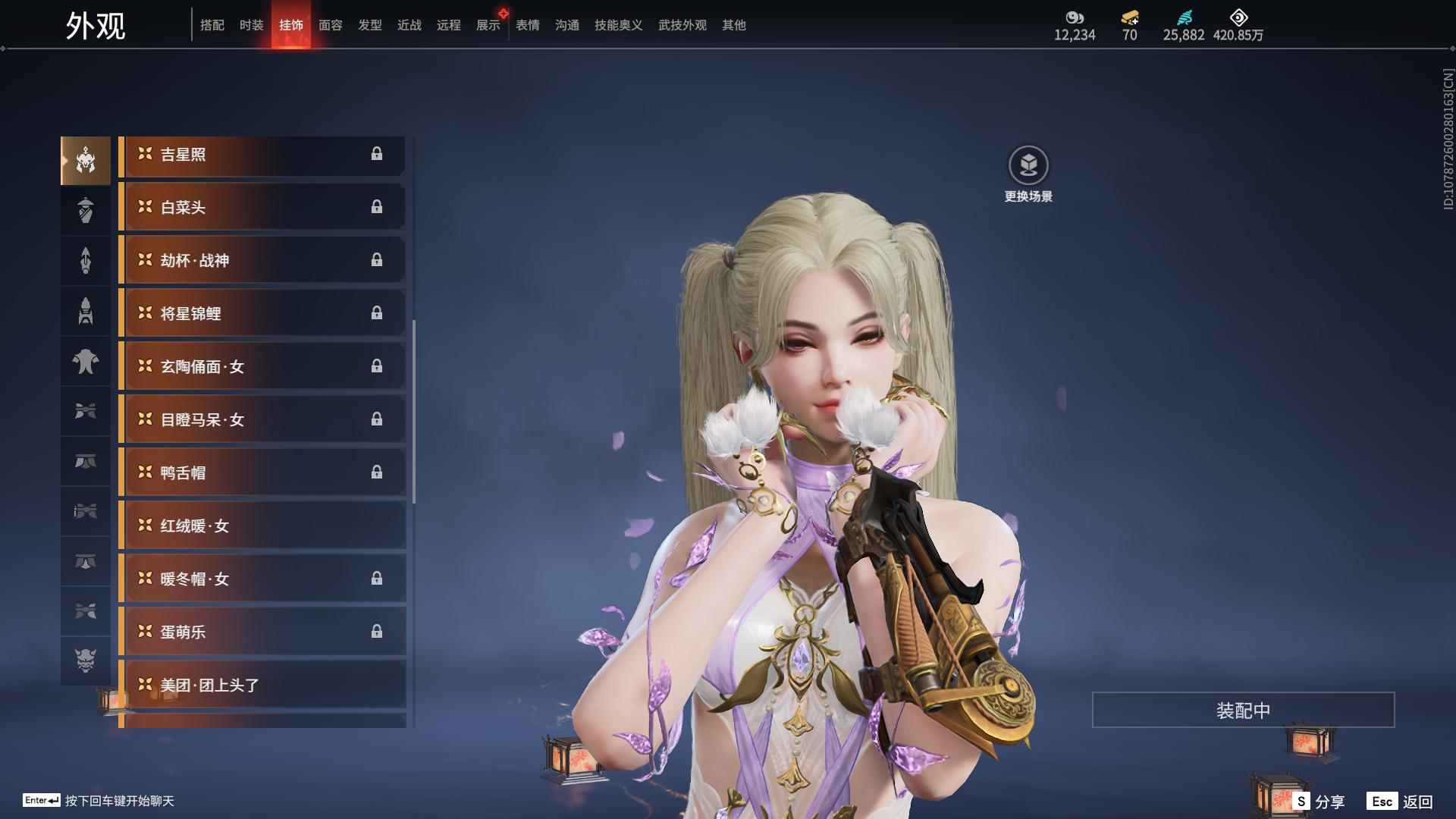
Task: Open the 展示 tab
Action: pos(488,25)
